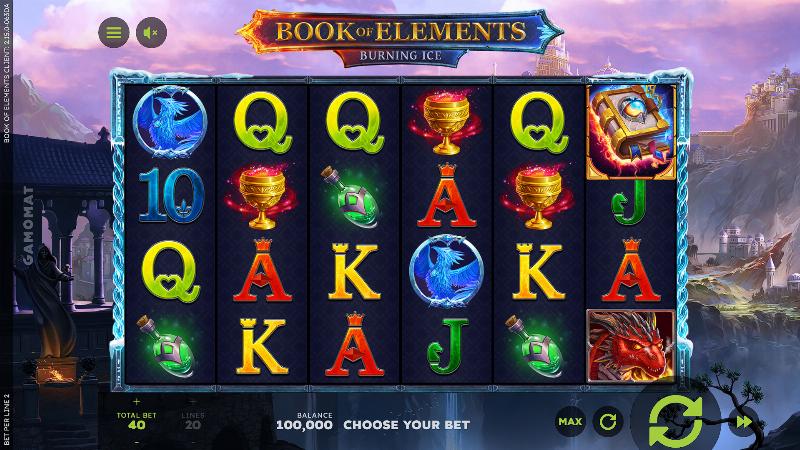Viewport: 800px width, 450px height.
Task: Activate the fast-forward turbo button
Action: tap(741, 422)
